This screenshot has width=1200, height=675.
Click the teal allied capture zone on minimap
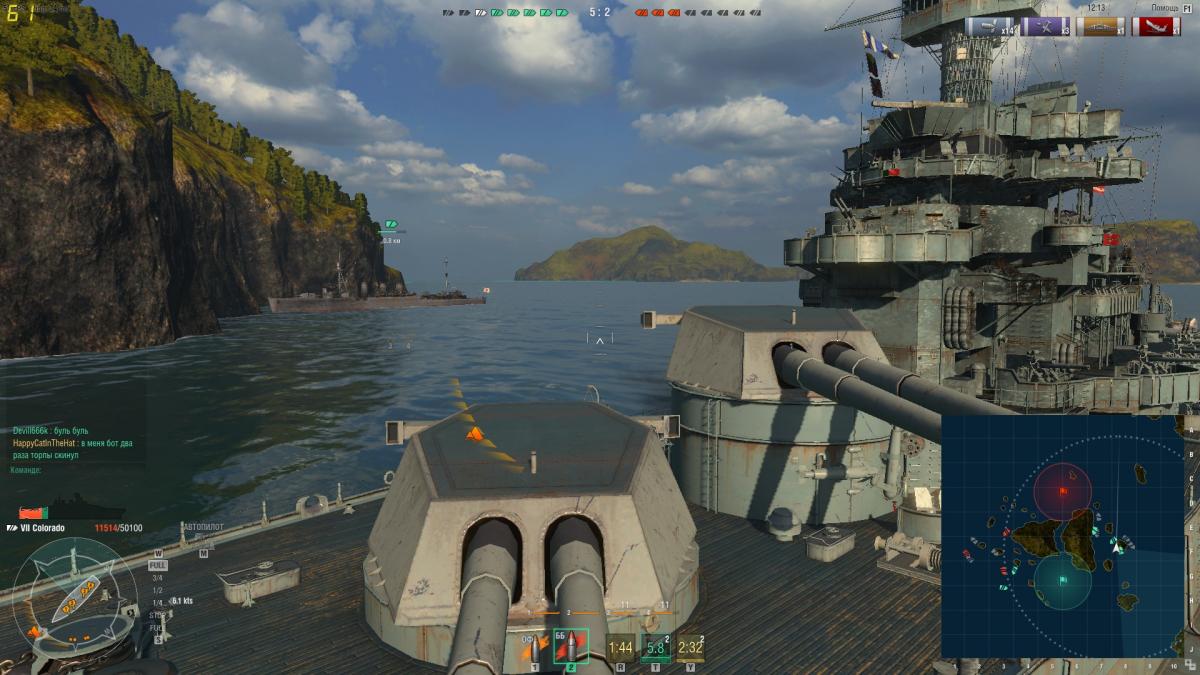[1061, 581]
